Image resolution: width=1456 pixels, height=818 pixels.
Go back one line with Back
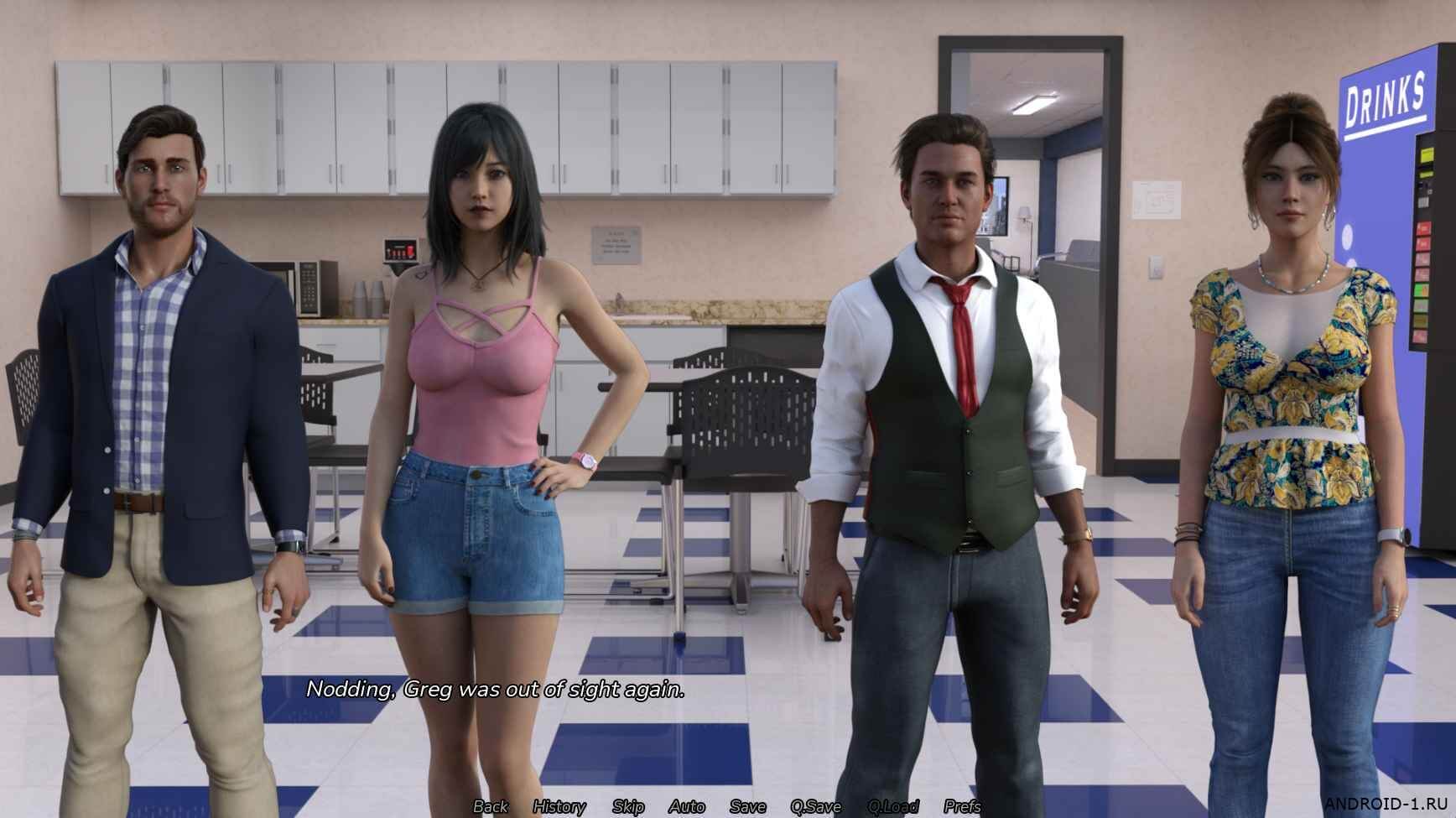(491, 806)
